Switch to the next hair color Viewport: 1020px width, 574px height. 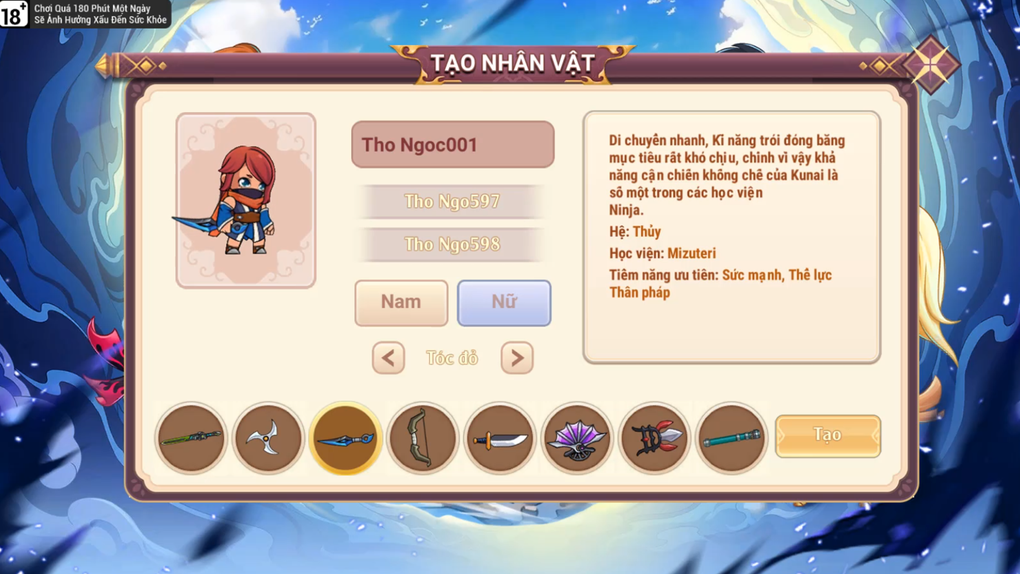[x=517, y=358]
